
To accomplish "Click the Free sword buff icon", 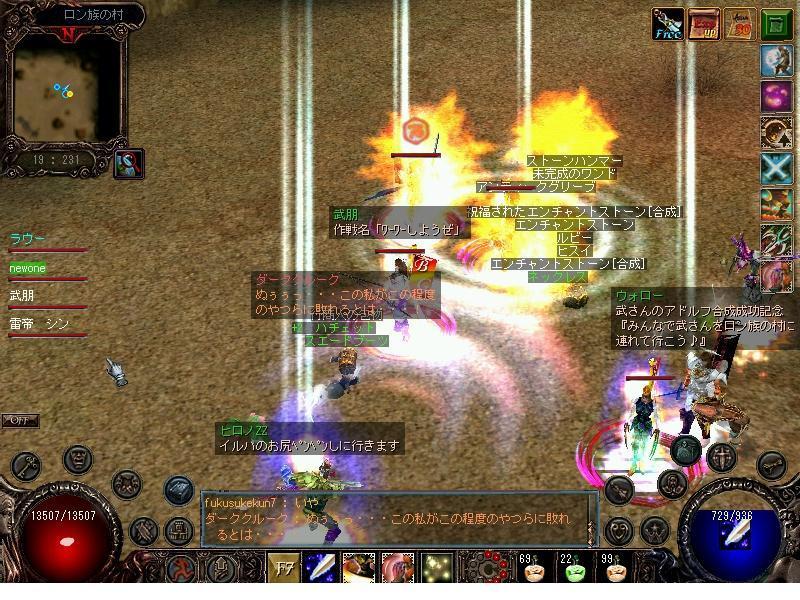I will [x=667, y=23].
